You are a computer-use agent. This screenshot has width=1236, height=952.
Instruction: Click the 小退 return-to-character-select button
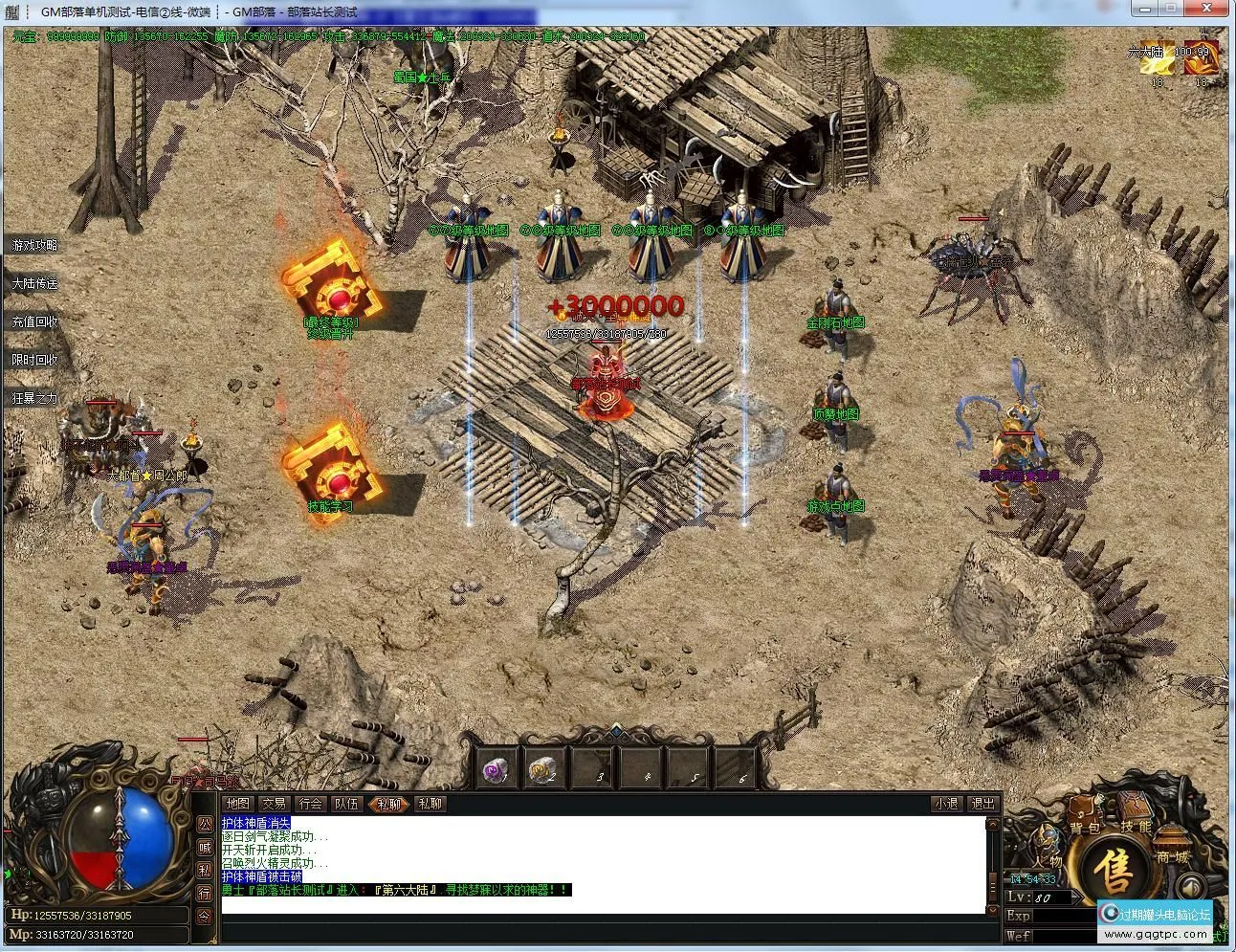946,804
